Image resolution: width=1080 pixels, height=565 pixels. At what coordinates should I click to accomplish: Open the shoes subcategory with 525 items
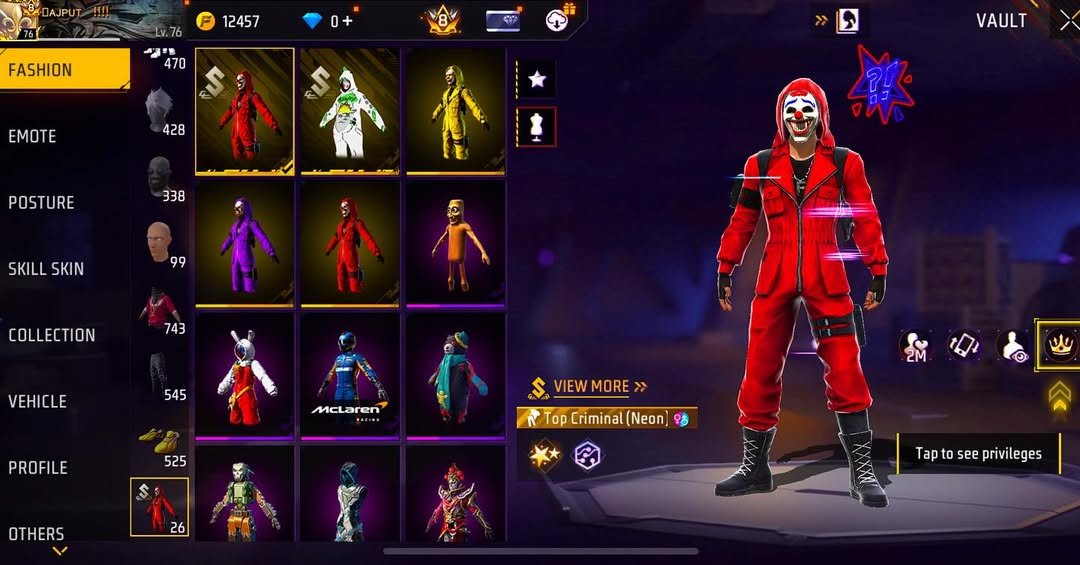coord(160,444)
